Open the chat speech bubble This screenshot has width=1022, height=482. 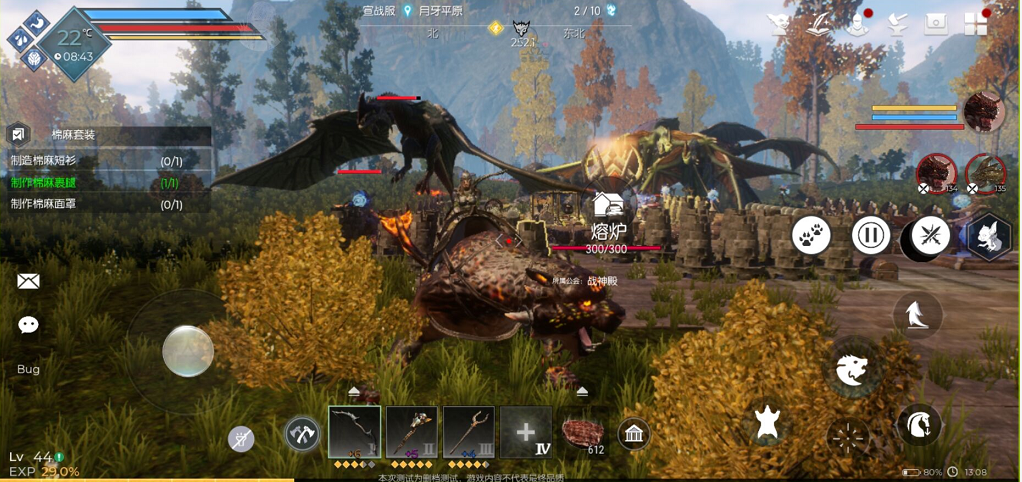click(x=28, y=325)
